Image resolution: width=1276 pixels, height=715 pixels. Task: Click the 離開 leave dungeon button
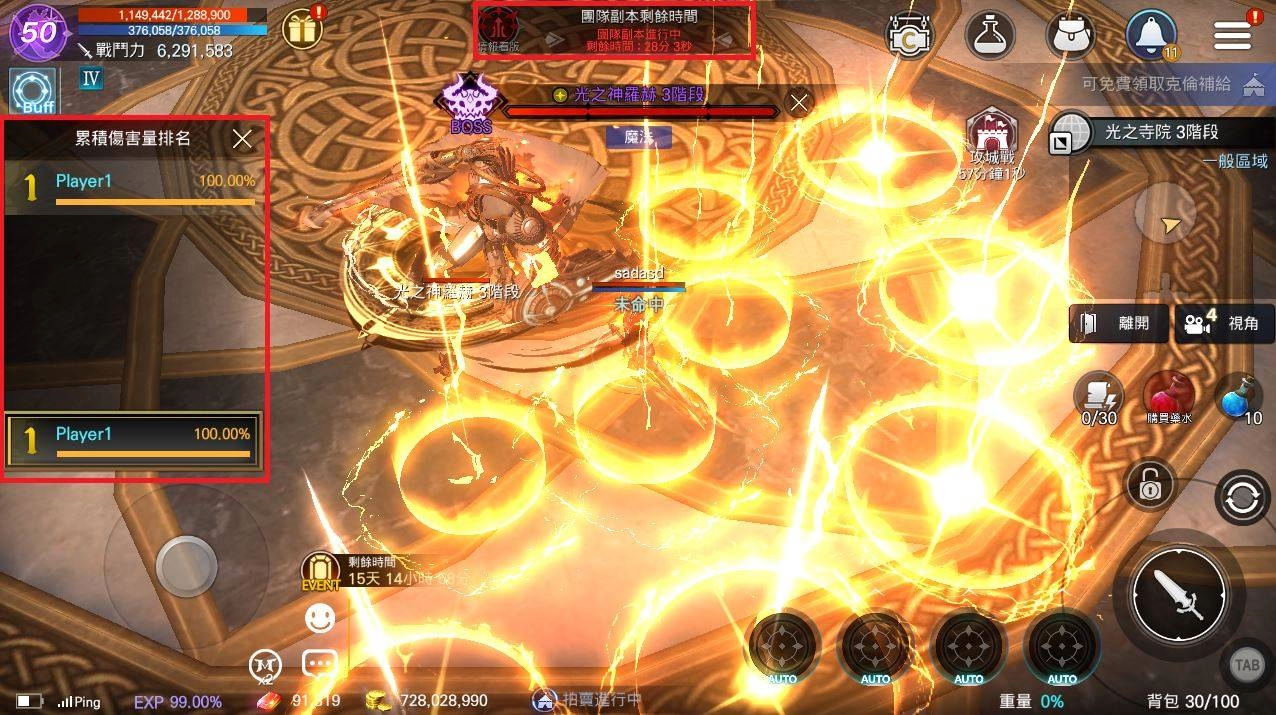point(1118,323)
